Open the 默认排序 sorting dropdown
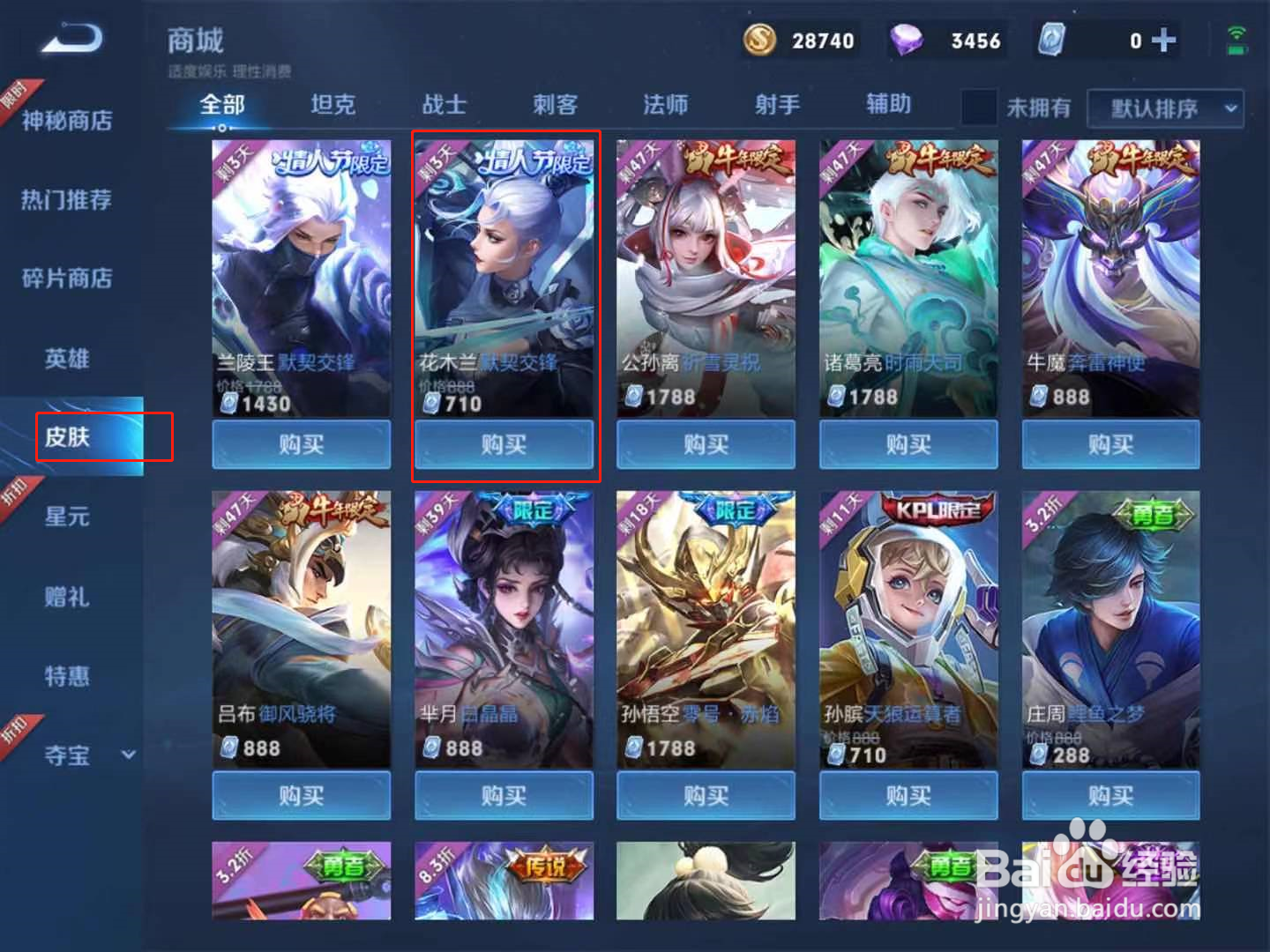This screenshot has height=952, width=1270. (x=1164, y=108)
